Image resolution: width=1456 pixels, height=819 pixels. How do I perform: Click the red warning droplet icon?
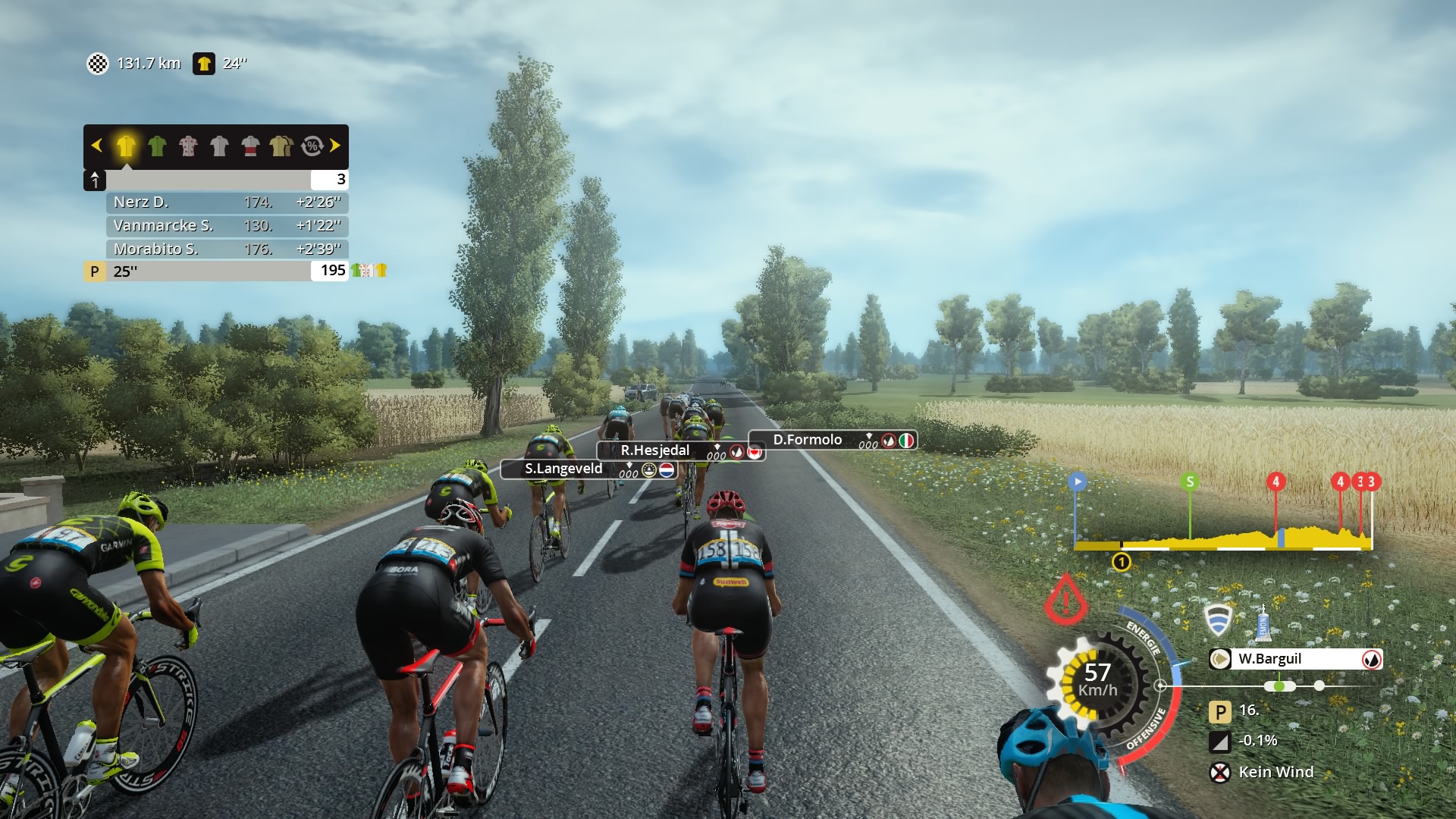(x=1065, y=598)
